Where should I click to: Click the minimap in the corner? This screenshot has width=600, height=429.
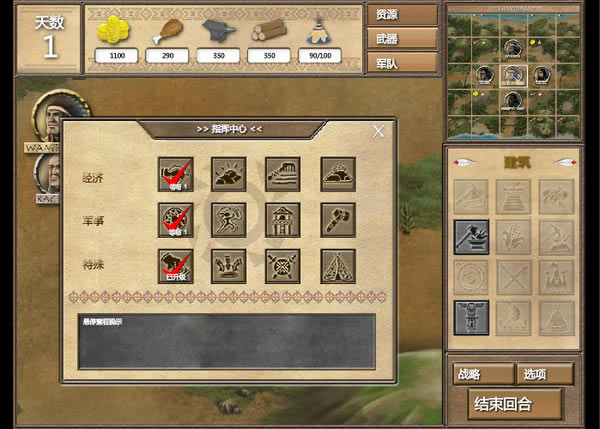(x=513, y=71)
